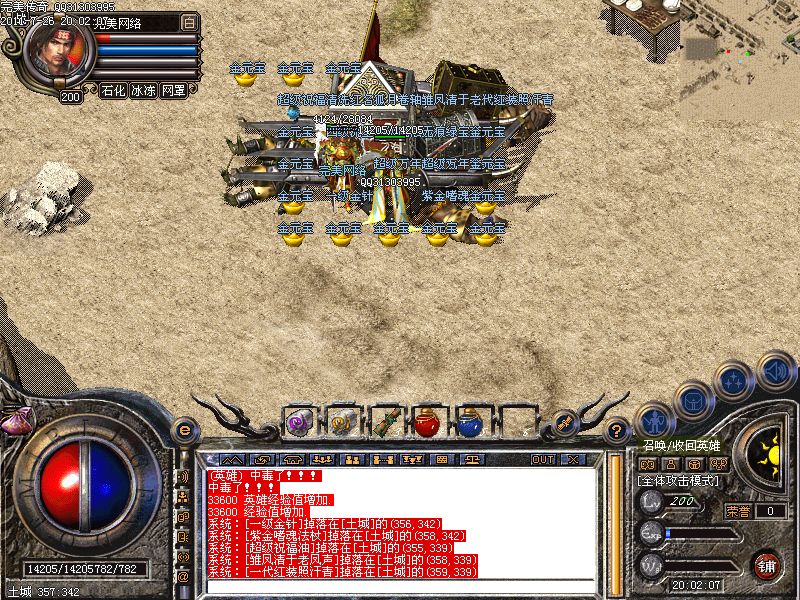
Task: Click the OUT button above chat
Action: 543,459
